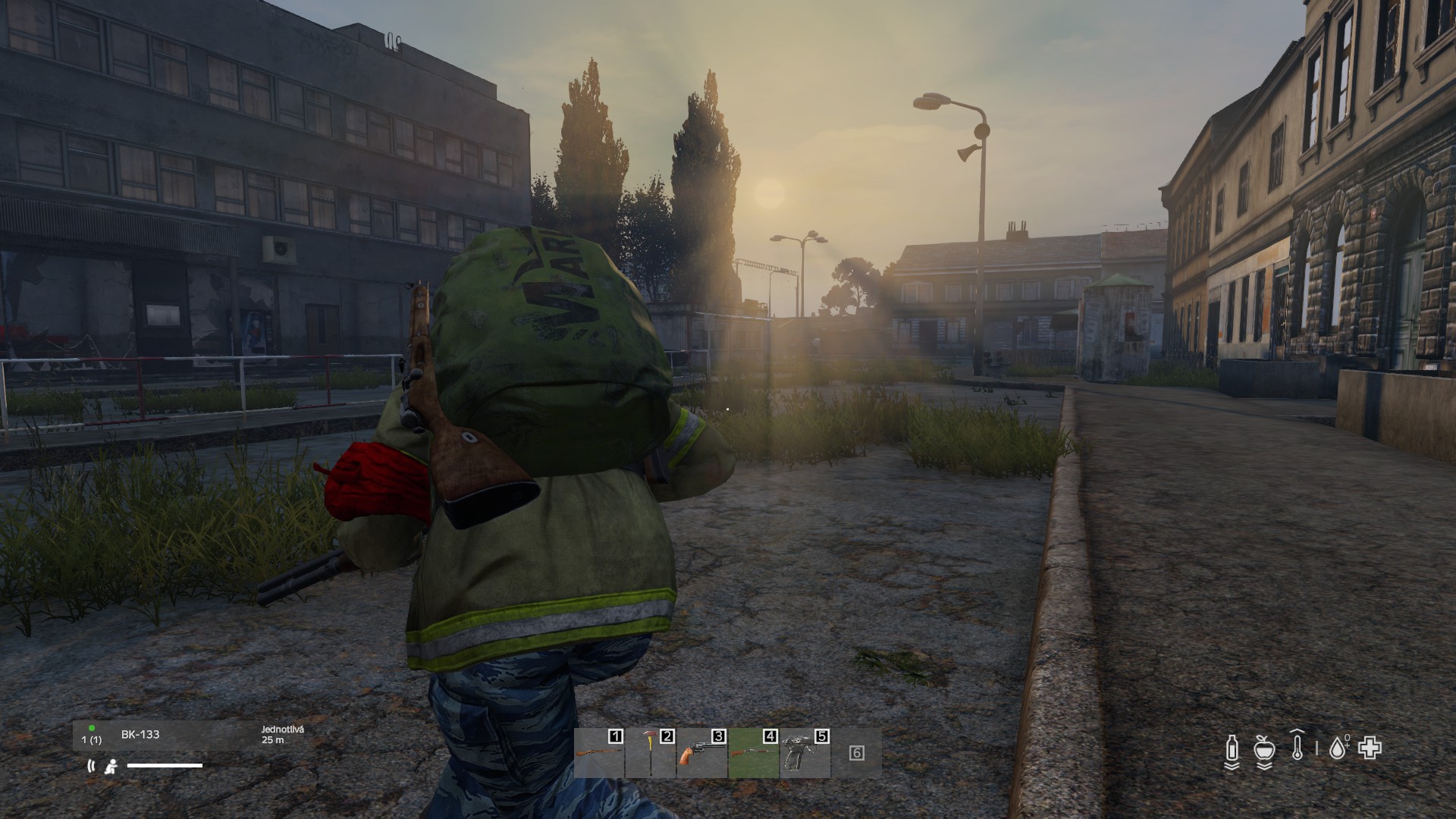Click the empty hotbar slot 6
1456x819 pixels.
point(857,754)
